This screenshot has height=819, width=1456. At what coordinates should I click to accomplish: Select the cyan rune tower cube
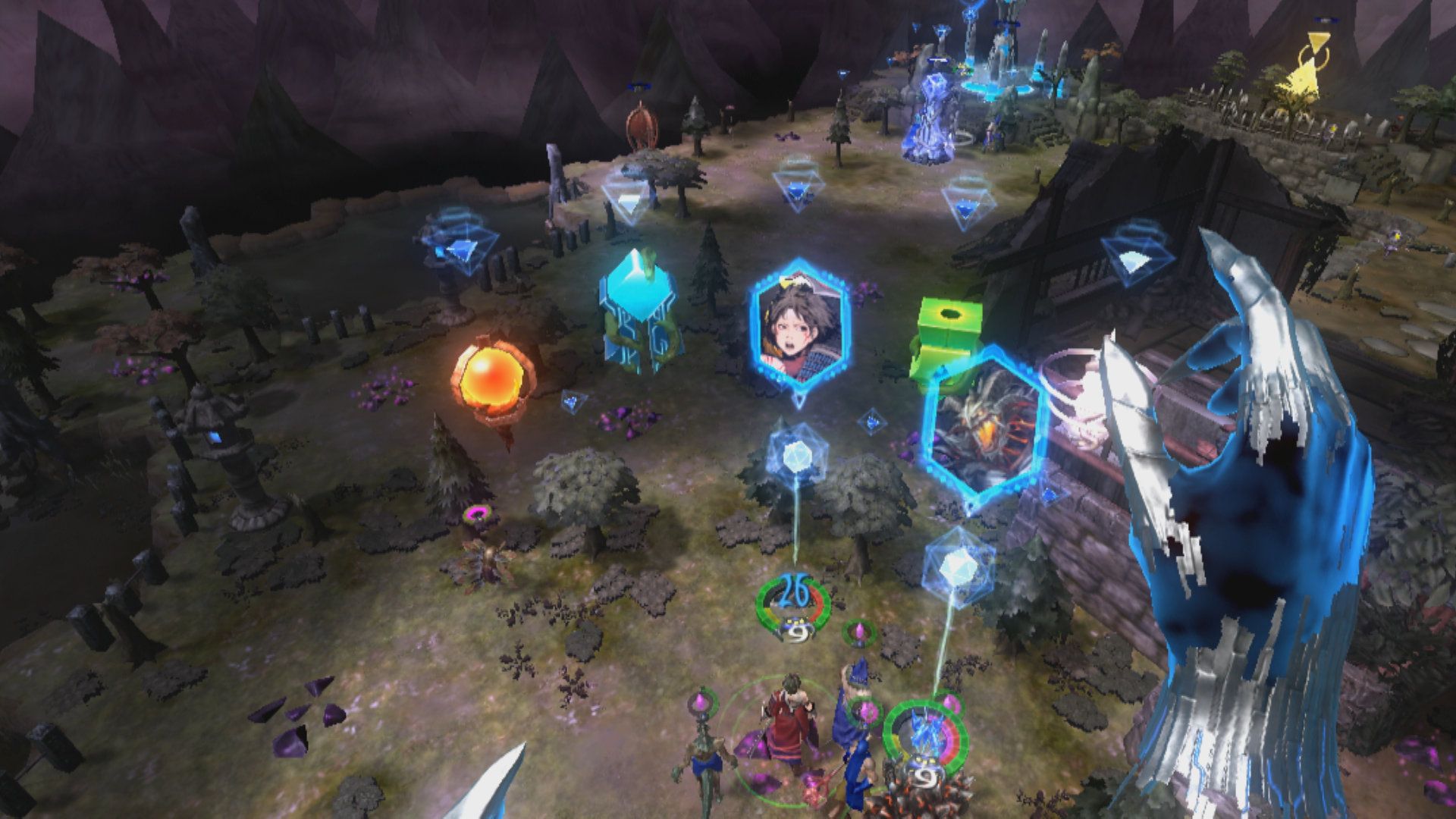click(x=640, y=313)
